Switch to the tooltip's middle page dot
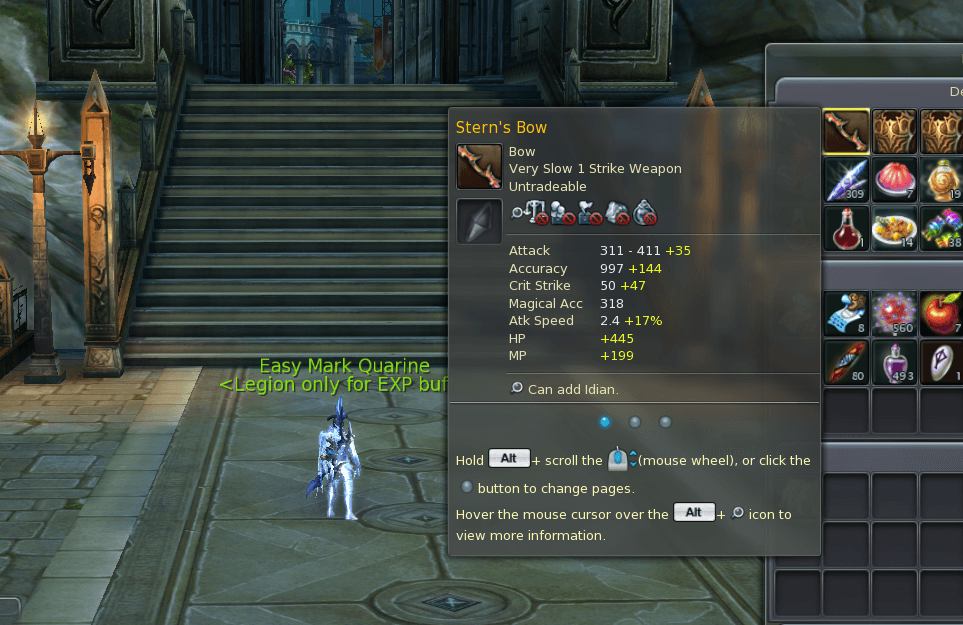The image size is (963, 625). click(634, 422)
